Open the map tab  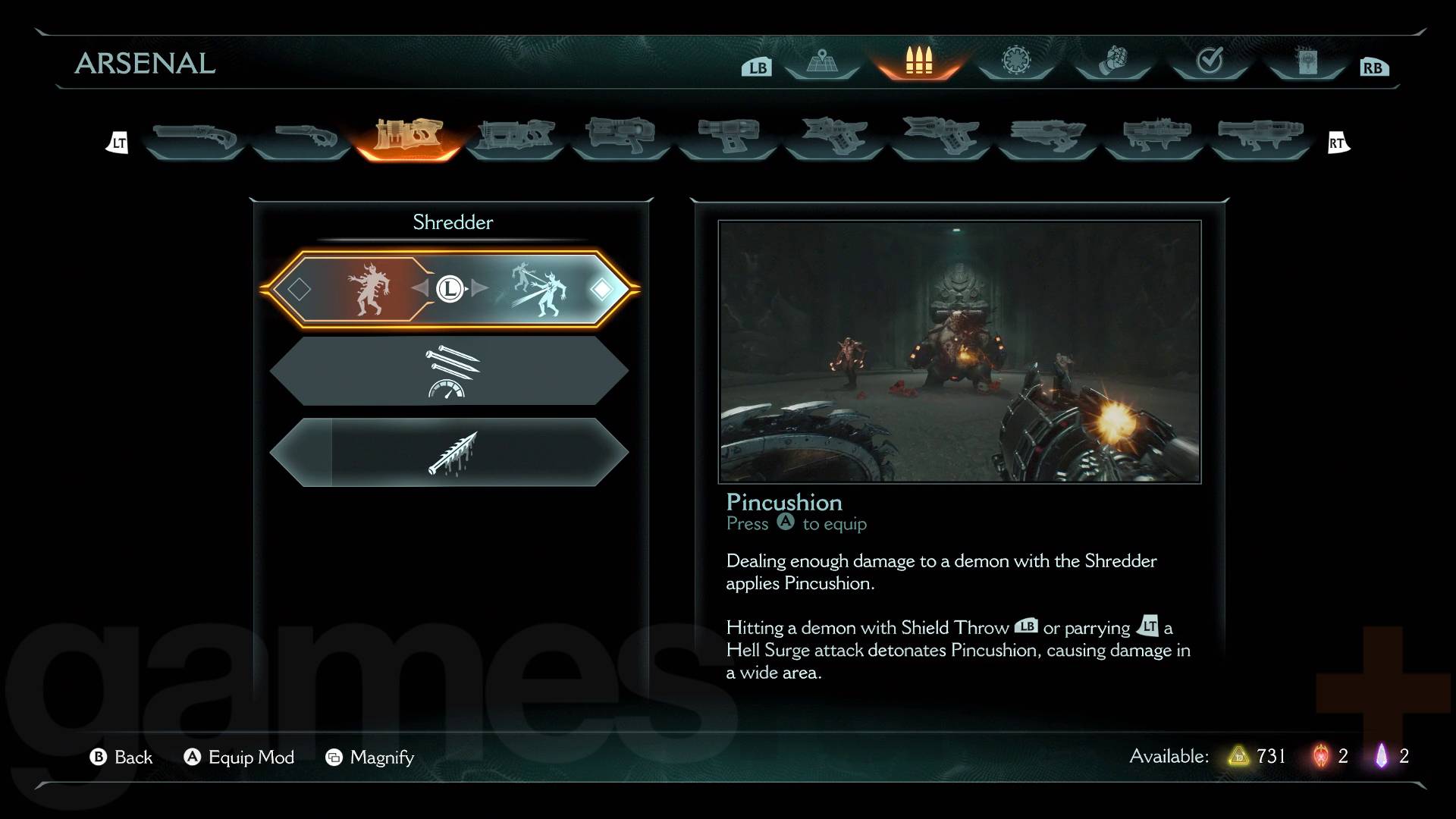[x=821, y=61]
